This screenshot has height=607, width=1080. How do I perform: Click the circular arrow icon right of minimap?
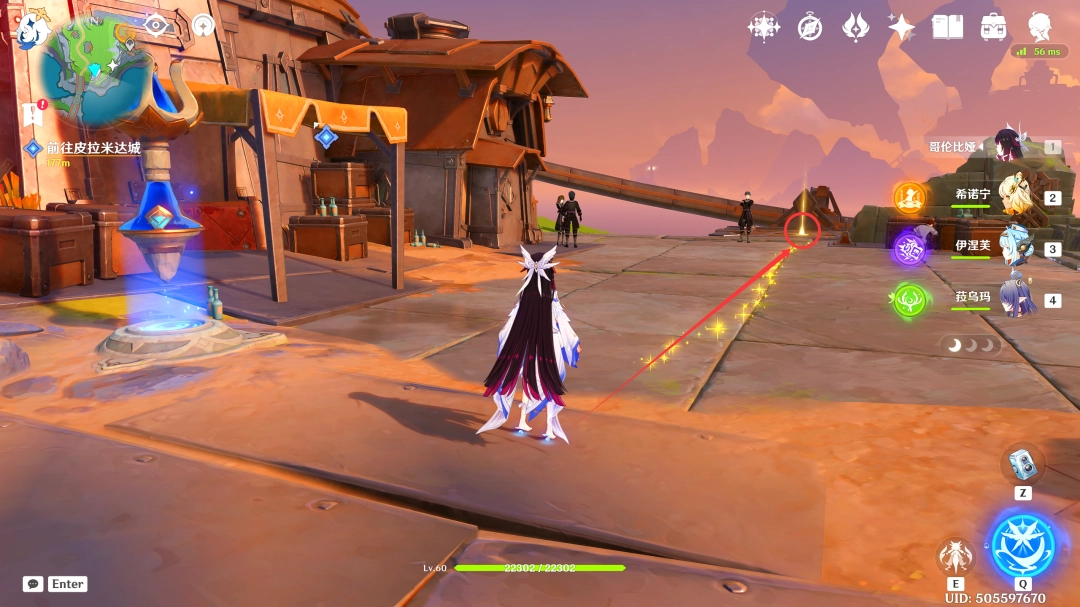point(204,25)
